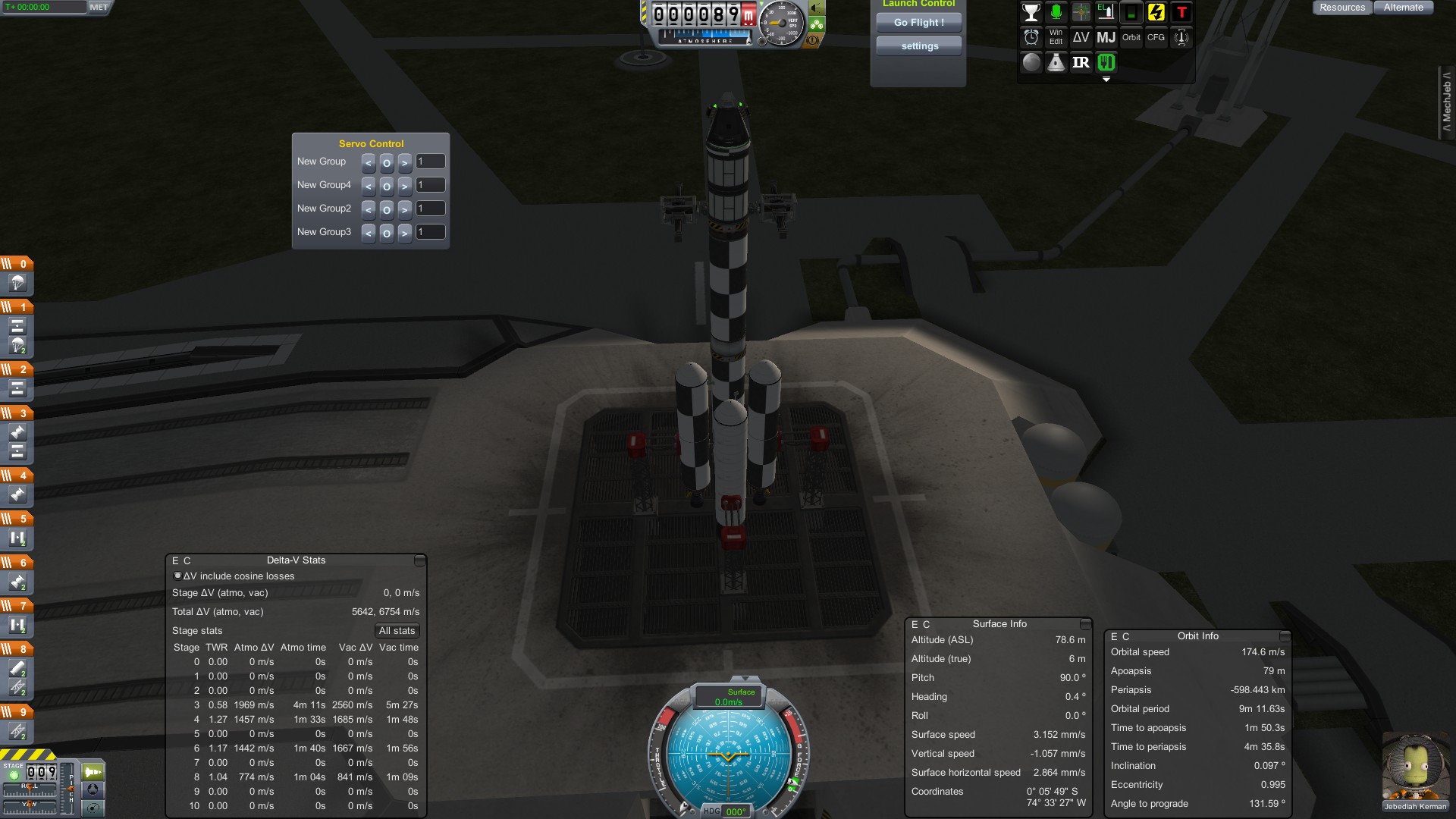This screenshot has width=1456, height=819.
Task: Toggle ΔV include cosine losses option
Action: pyautogui.click(x=178, y=576)
